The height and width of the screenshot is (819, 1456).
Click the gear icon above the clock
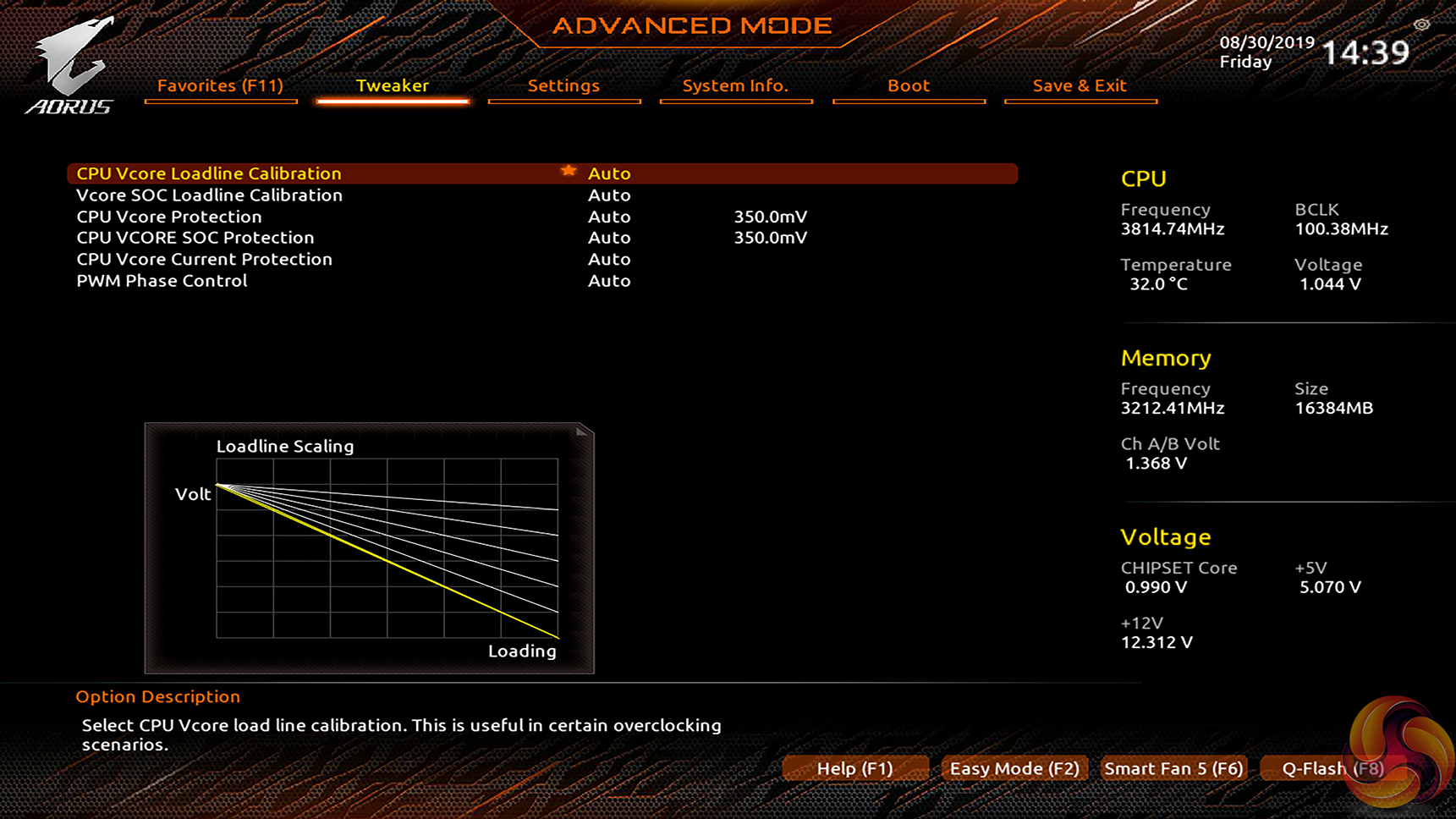tap(1421, 25)
